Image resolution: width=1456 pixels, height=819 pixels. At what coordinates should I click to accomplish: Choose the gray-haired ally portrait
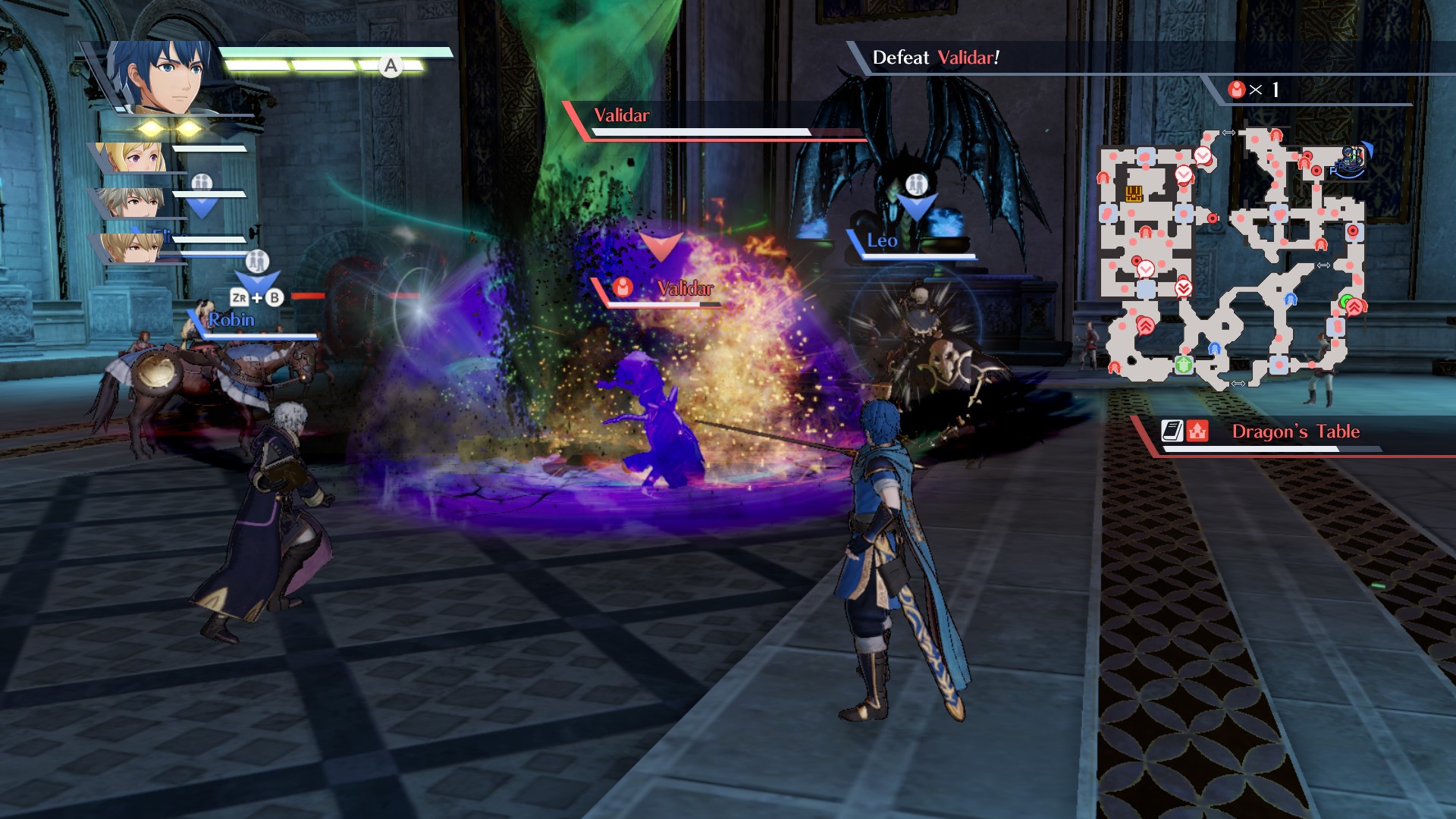coord(133,202)
